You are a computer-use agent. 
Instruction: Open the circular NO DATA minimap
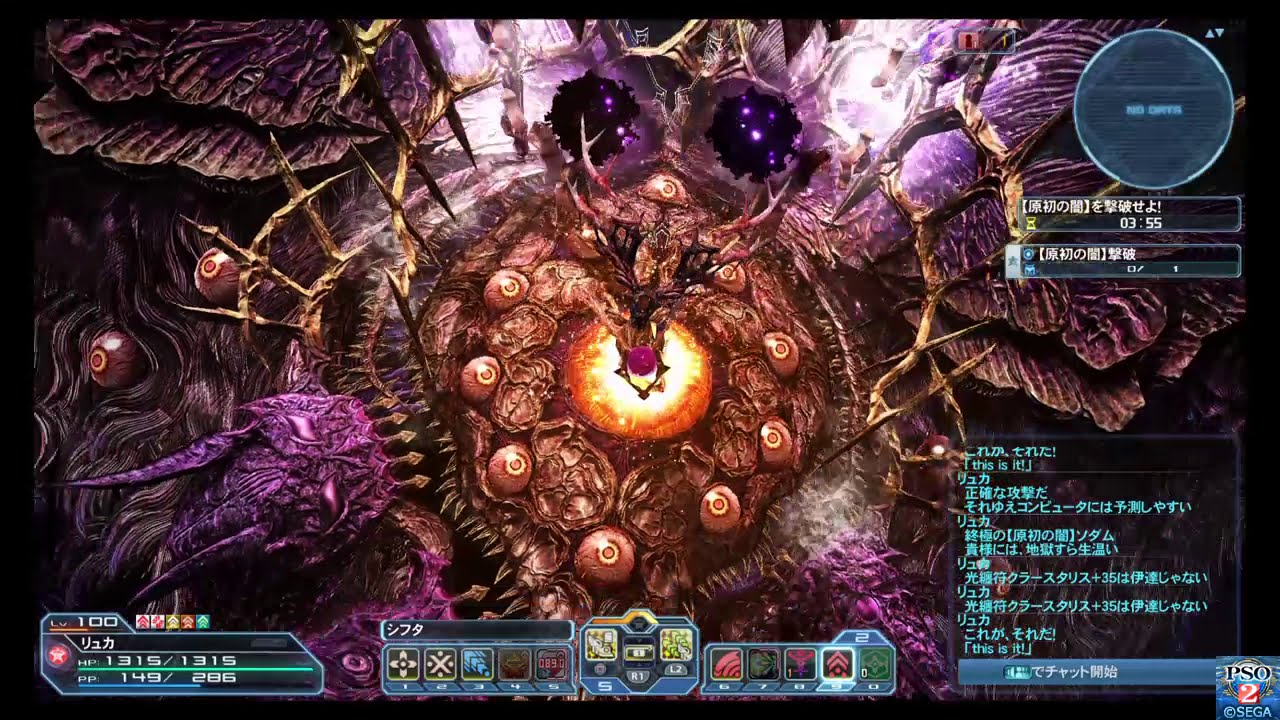coord(1153,108)
